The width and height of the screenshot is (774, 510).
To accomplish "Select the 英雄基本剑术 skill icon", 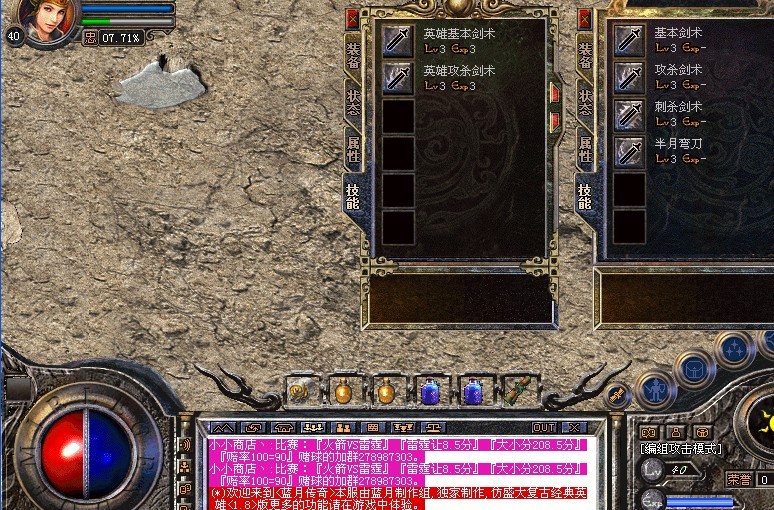I will 398,41.
